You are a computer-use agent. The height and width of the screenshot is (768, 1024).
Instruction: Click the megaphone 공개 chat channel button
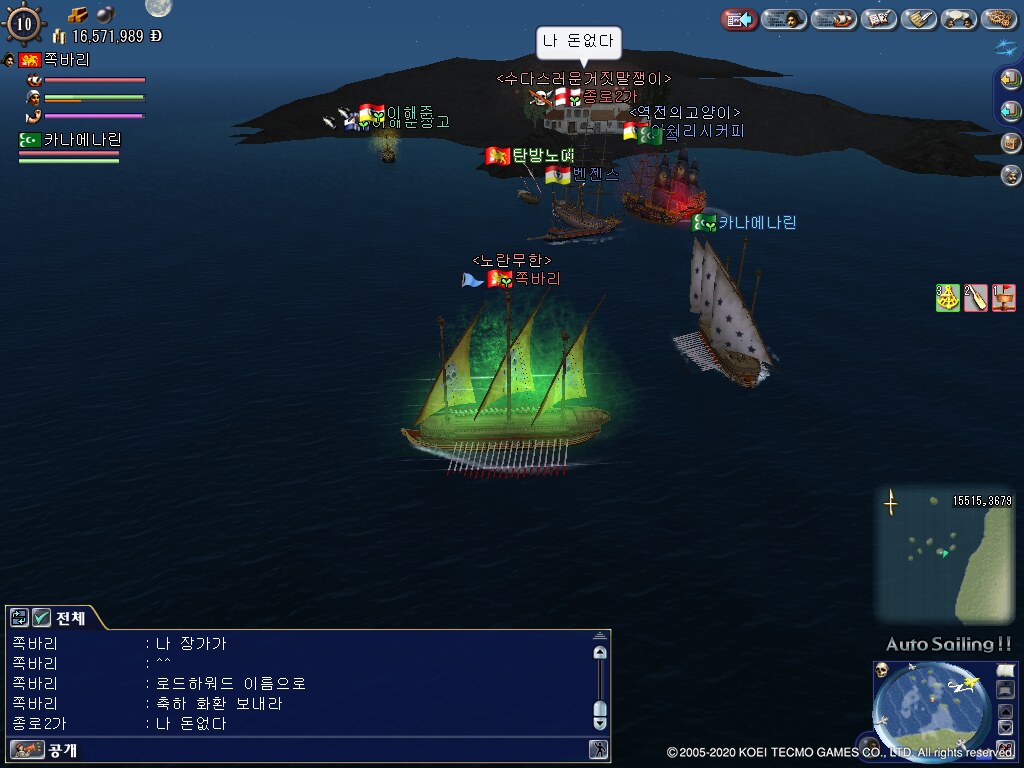coord(27,749)
